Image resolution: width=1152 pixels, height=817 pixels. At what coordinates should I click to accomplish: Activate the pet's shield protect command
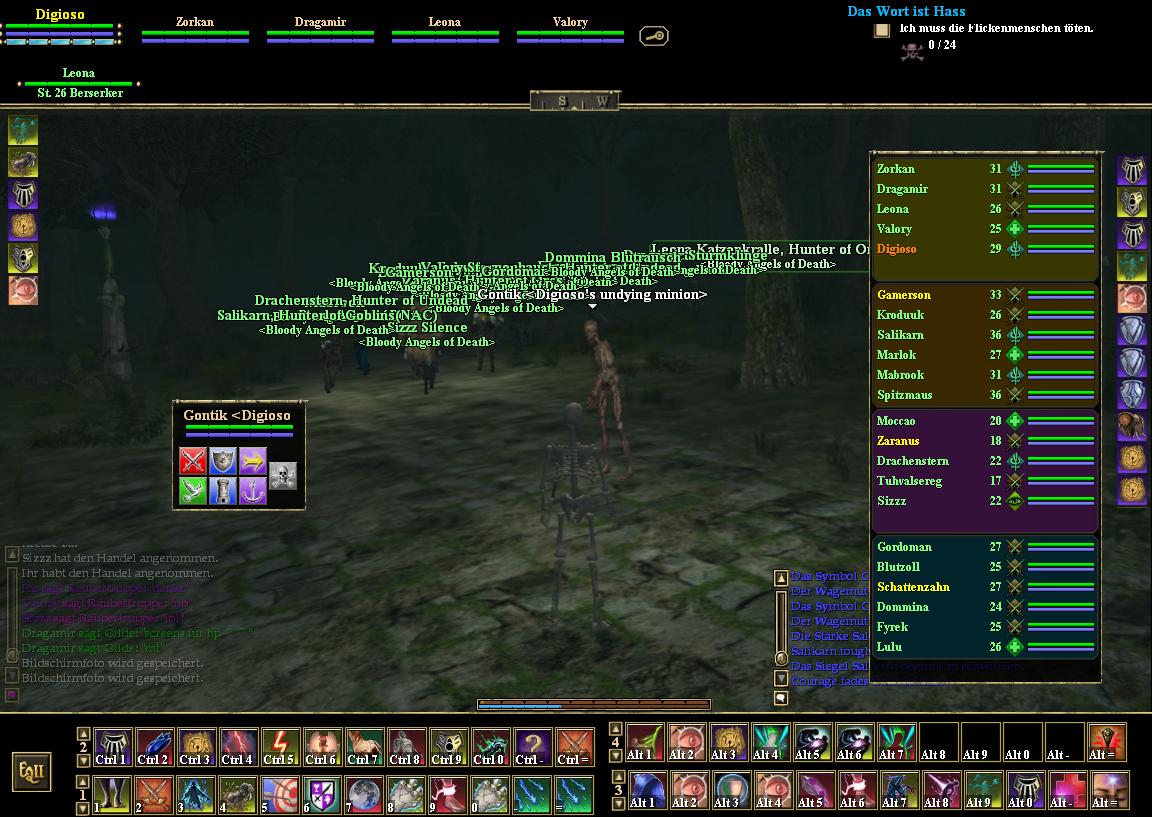223,460
